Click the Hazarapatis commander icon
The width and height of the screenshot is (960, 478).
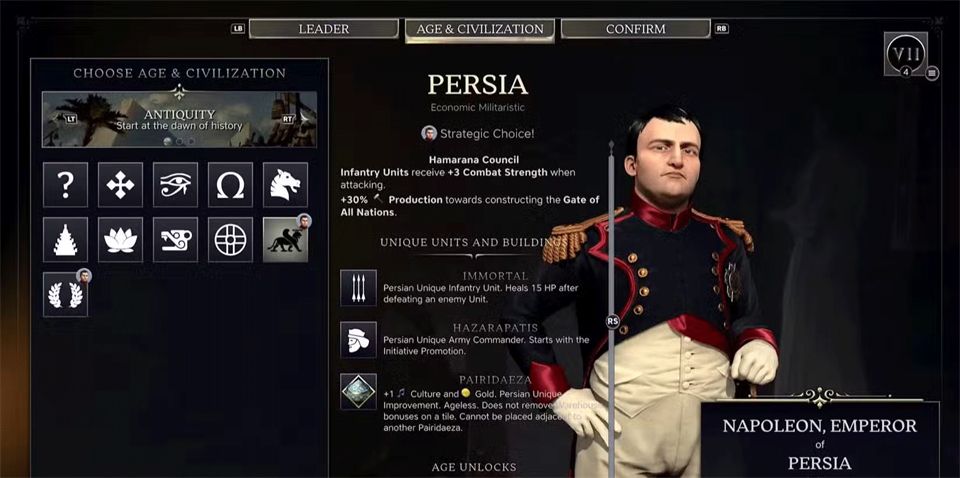point(358,340)
